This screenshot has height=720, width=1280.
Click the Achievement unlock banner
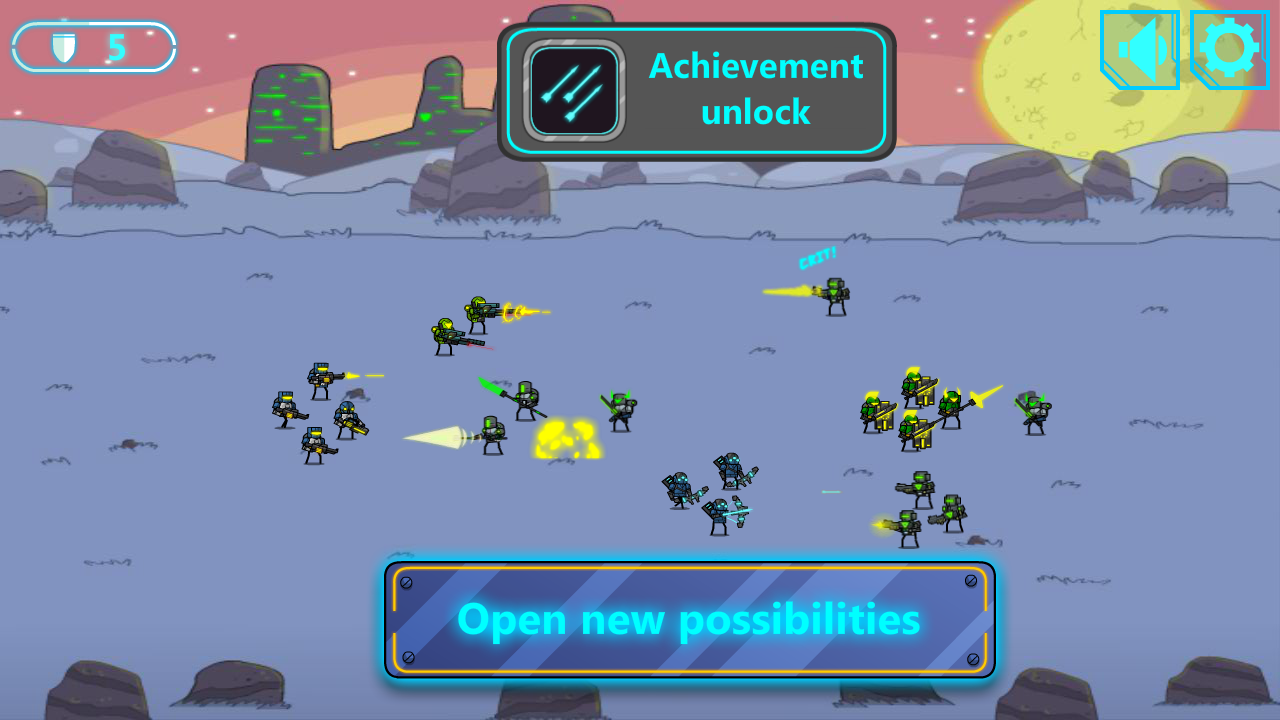point(695,89)
